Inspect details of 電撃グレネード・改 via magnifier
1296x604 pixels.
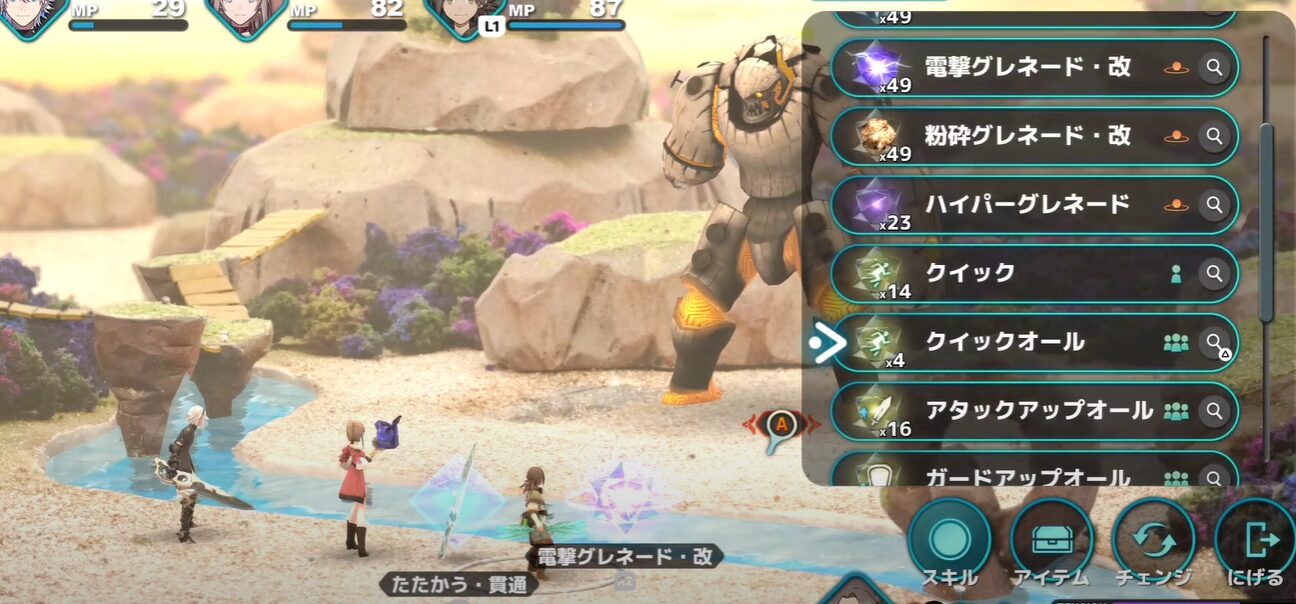(x=1214, y=68)
